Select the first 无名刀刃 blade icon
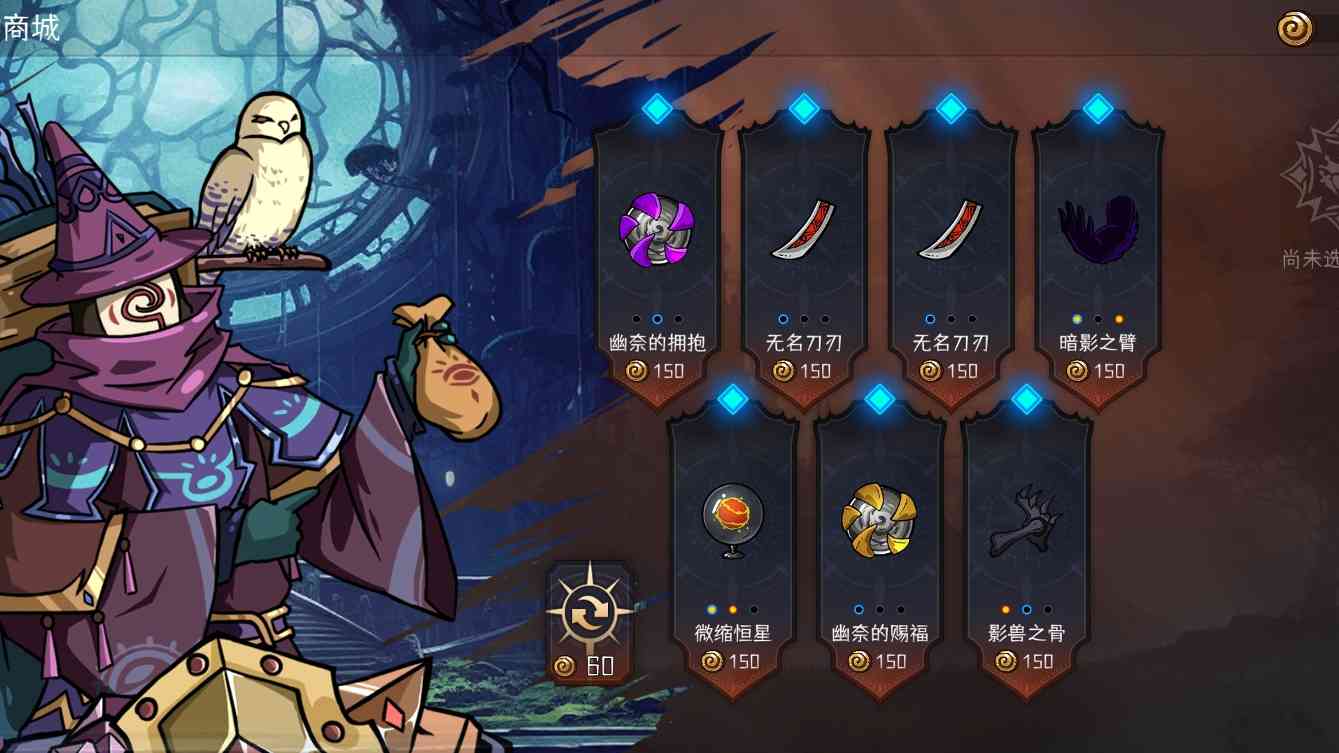 click(805, 234)
